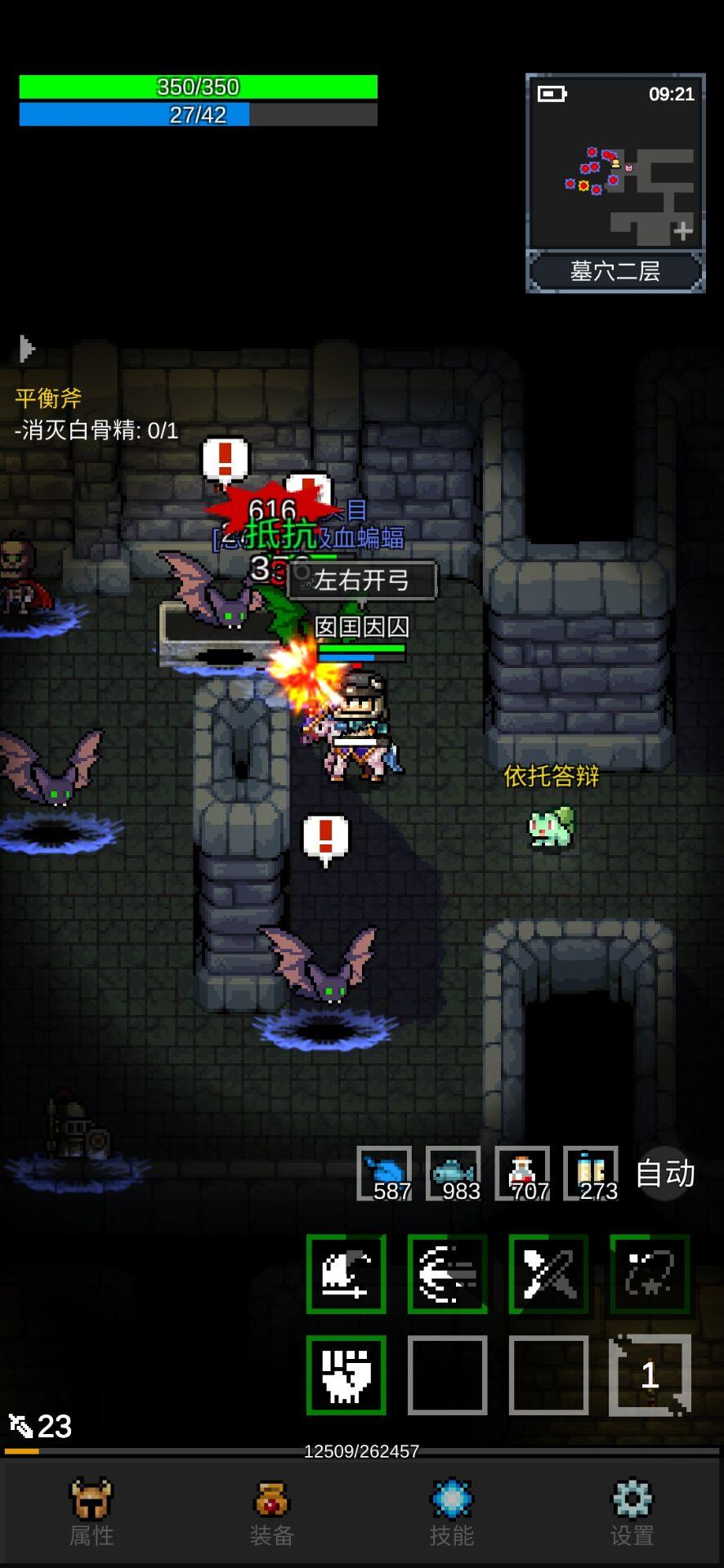Activate the clenched fist skill
Image resolution: width=724 pixels, height=1568 pixels.
pyautogui.click(x=346, y=1375)
